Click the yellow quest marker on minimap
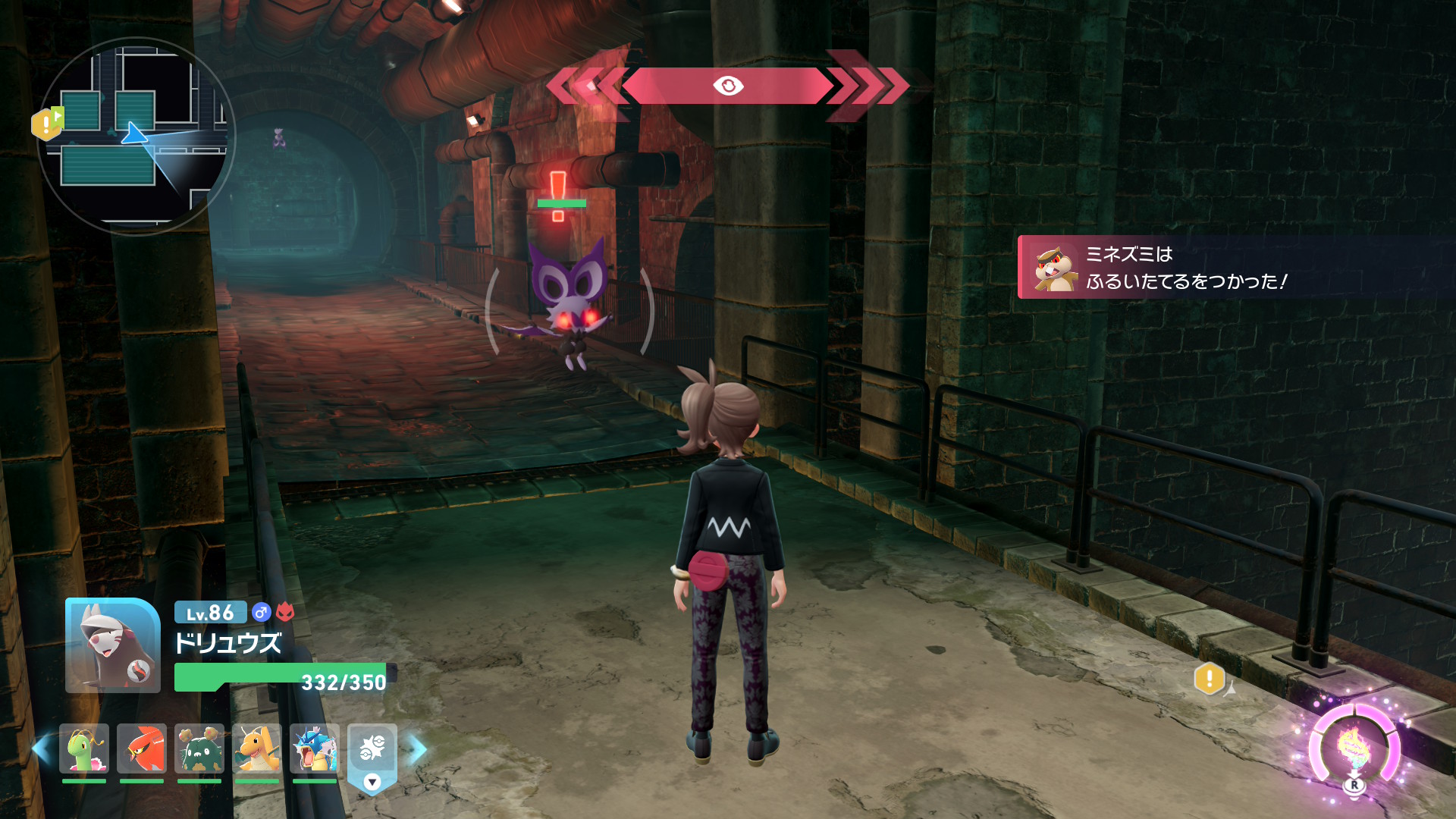 (x=47, y=124)
